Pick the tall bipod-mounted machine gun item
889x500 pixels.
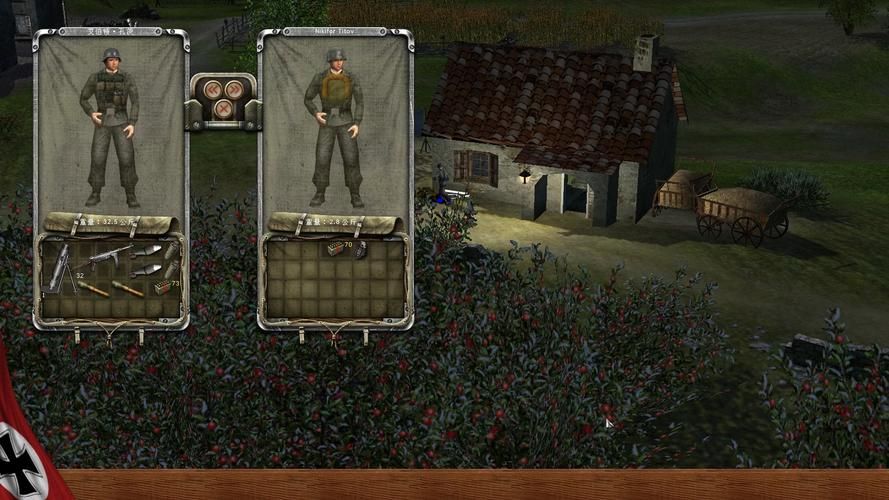pyautogui.click(x=59, y=268)
